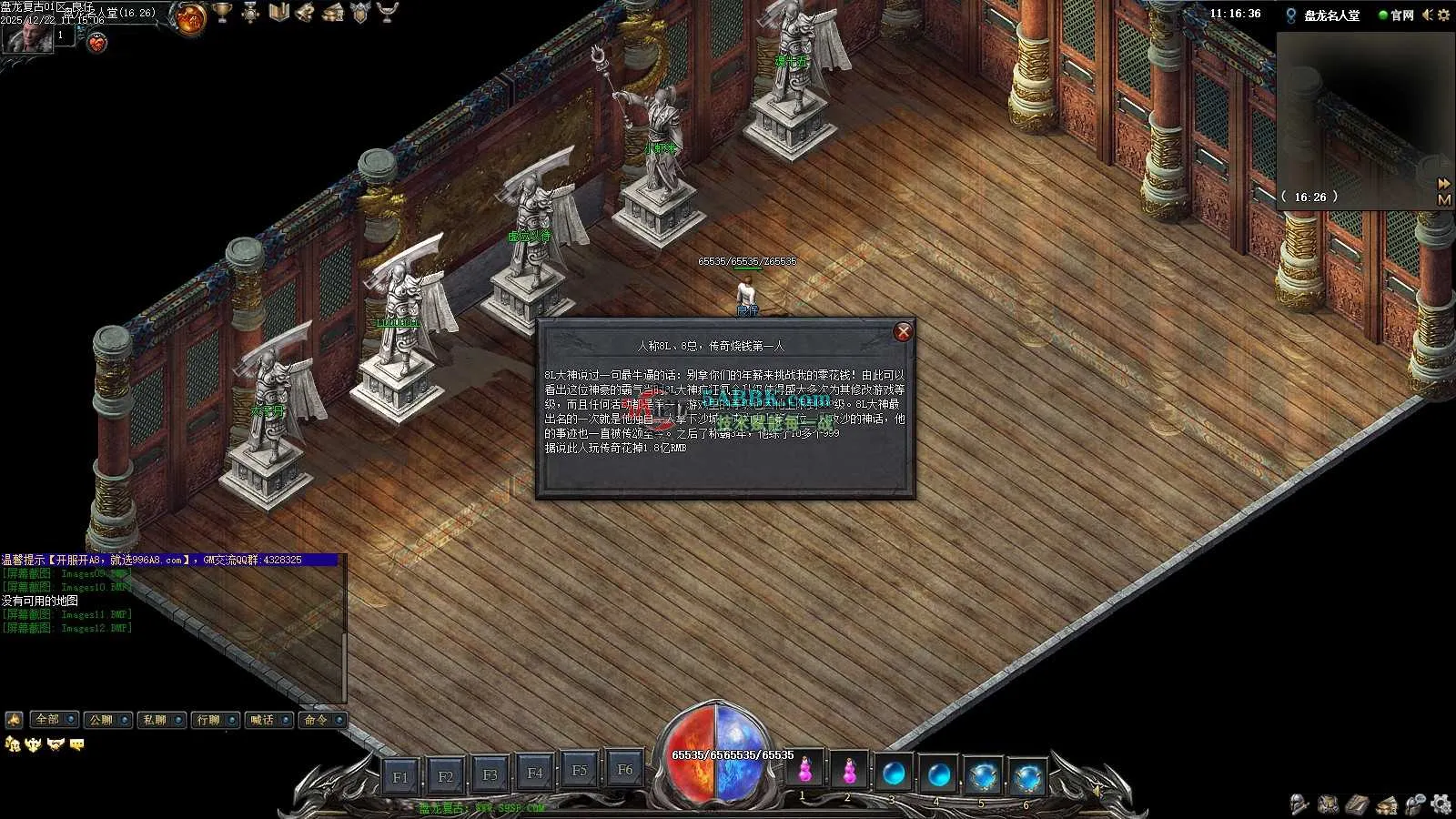Click the minimap double-arrow collapse button
The height and width of the screenshot is (819, 1456).
coord(1444,184)
